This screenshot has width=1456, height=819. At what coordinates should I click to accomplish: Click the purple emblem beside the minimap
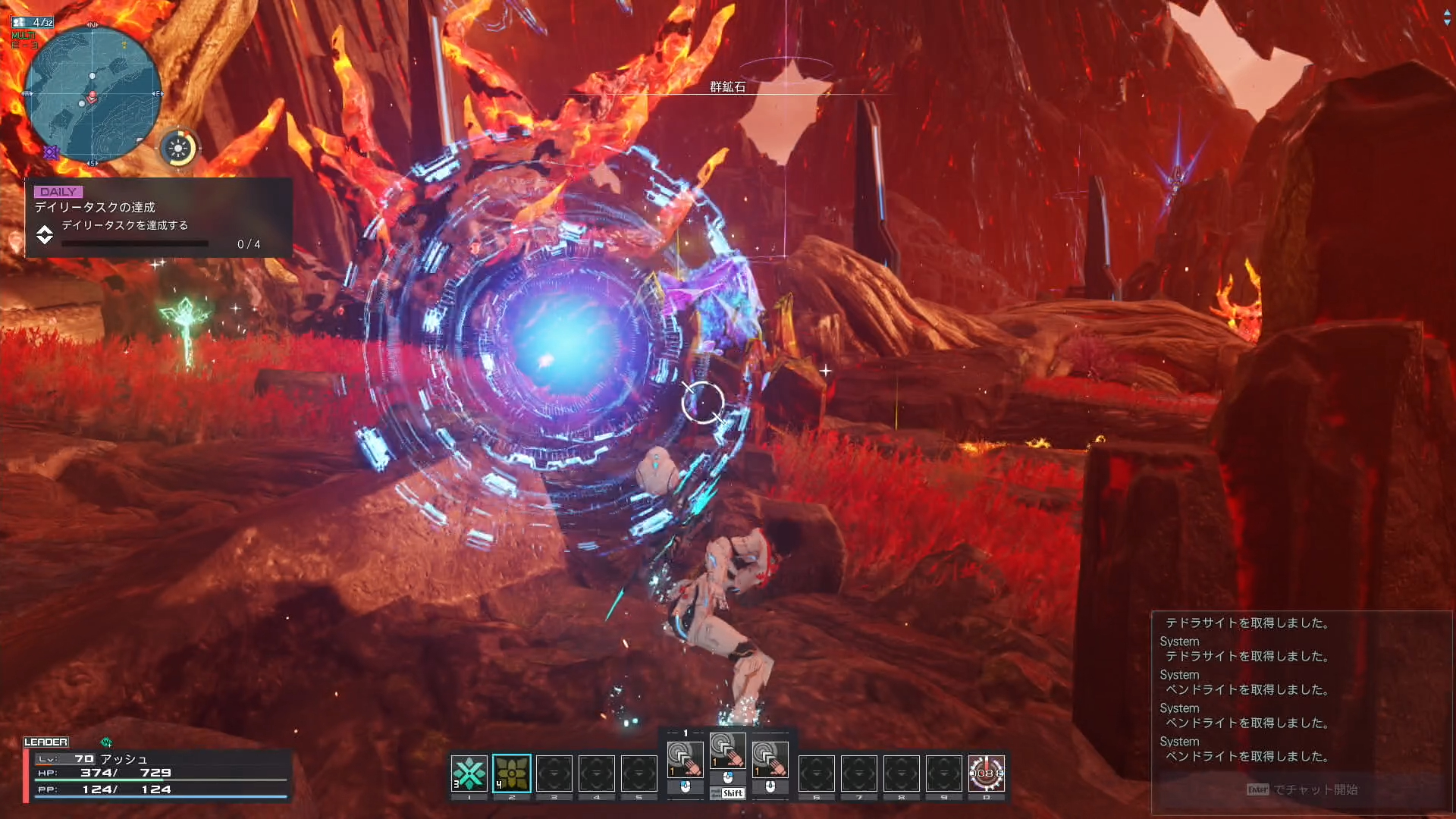[x=51, y=152]
